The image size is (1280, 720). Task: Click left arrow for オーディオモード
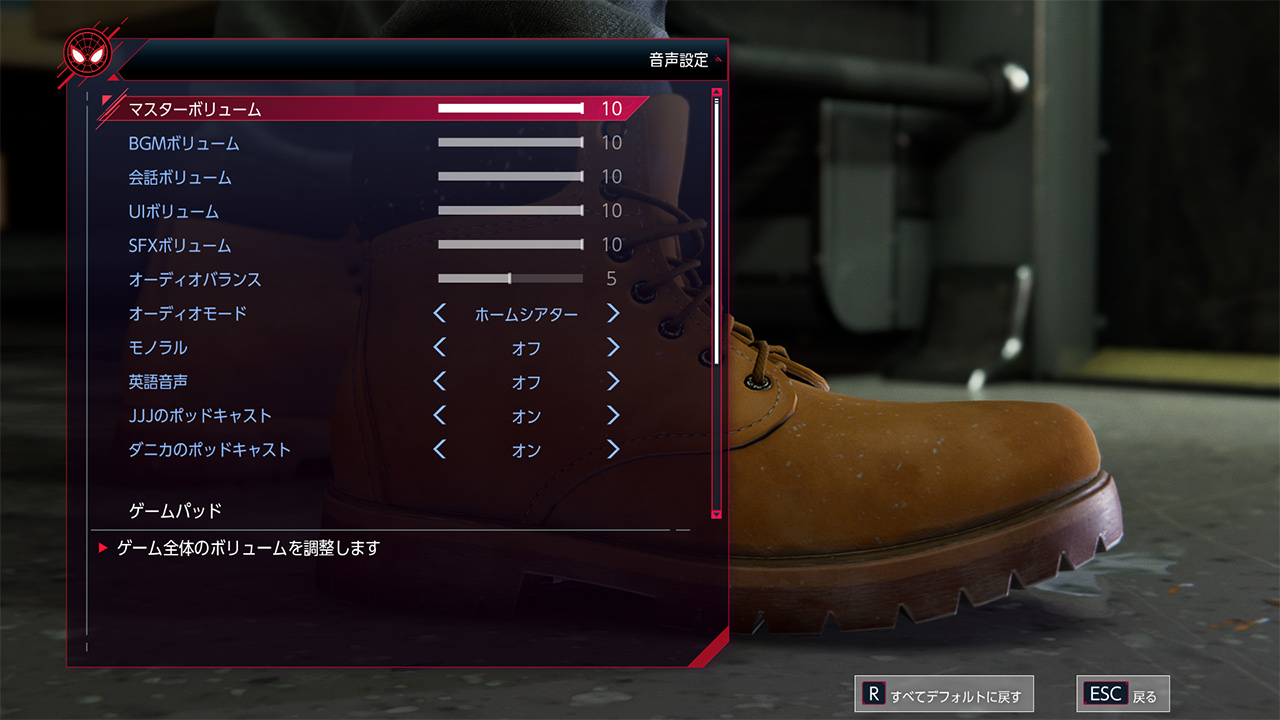click(x=440, y=314)
